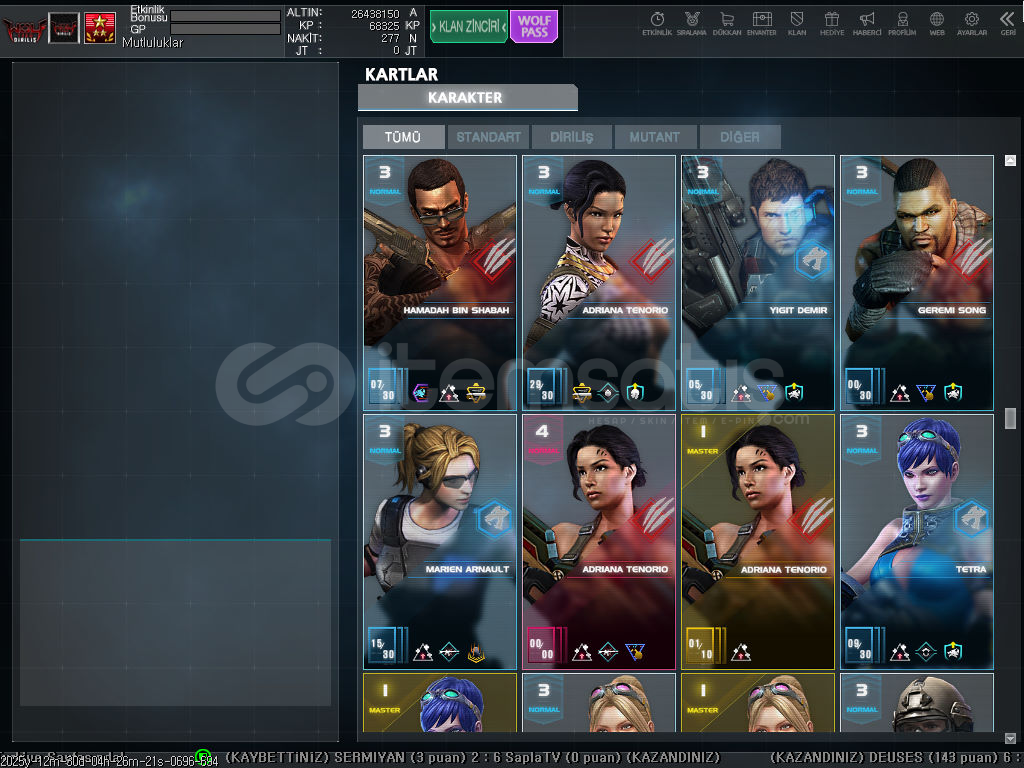Choose the Tetra character card
The width and height of the screenshot is (1024, 768).
click(x=917, y=541)
